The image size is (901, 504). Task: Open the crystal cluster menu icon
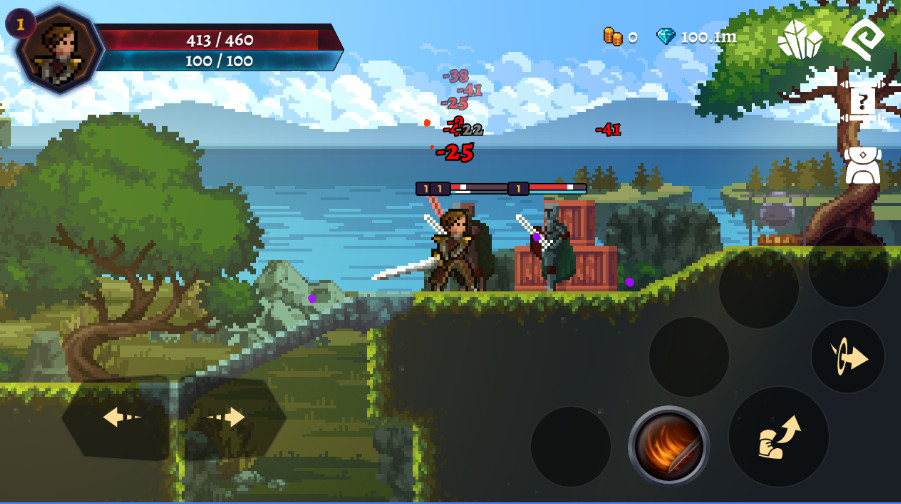(x=800, y=39)
